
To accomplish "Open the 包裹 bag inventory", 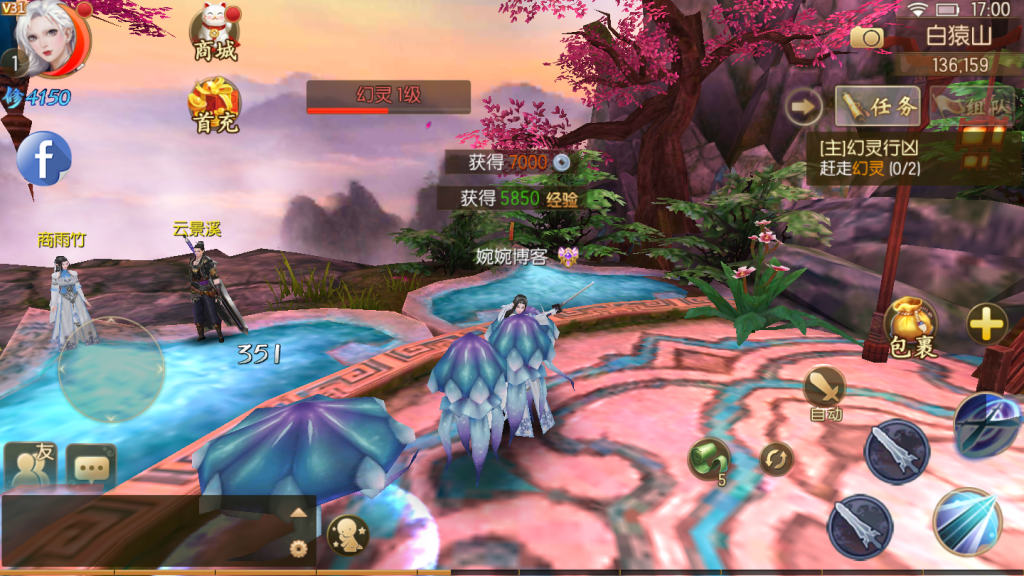I will pos(910,327).
